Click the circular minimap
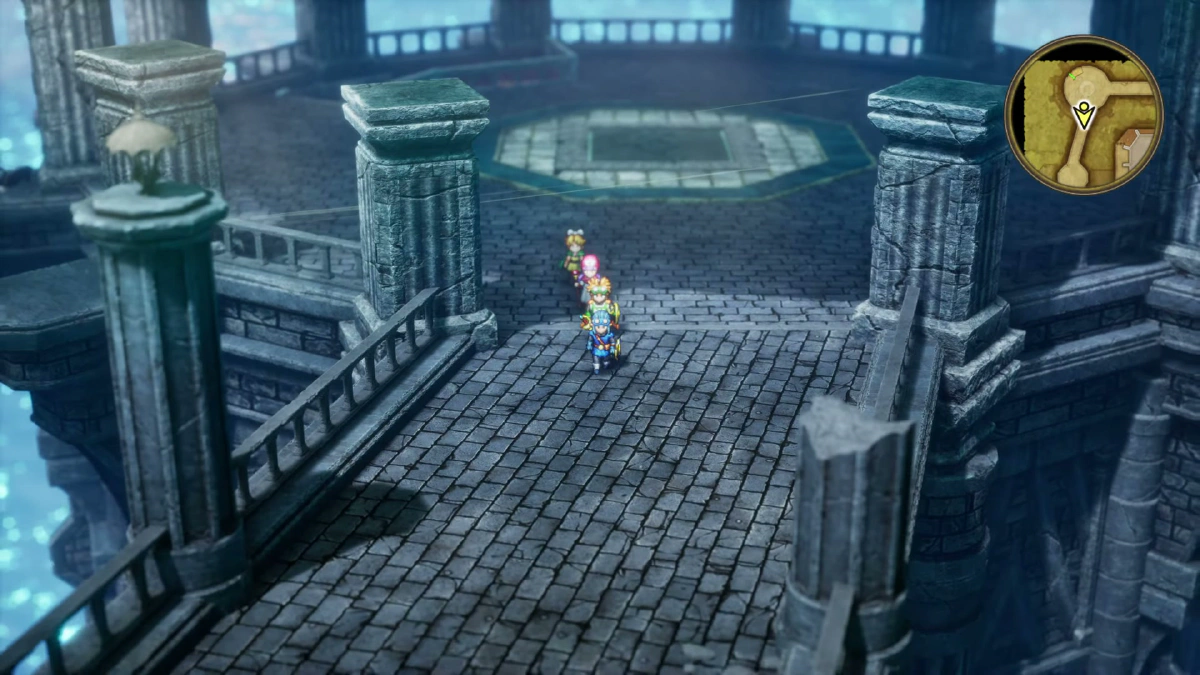 pyautogui.click(x=1083, y=115)
